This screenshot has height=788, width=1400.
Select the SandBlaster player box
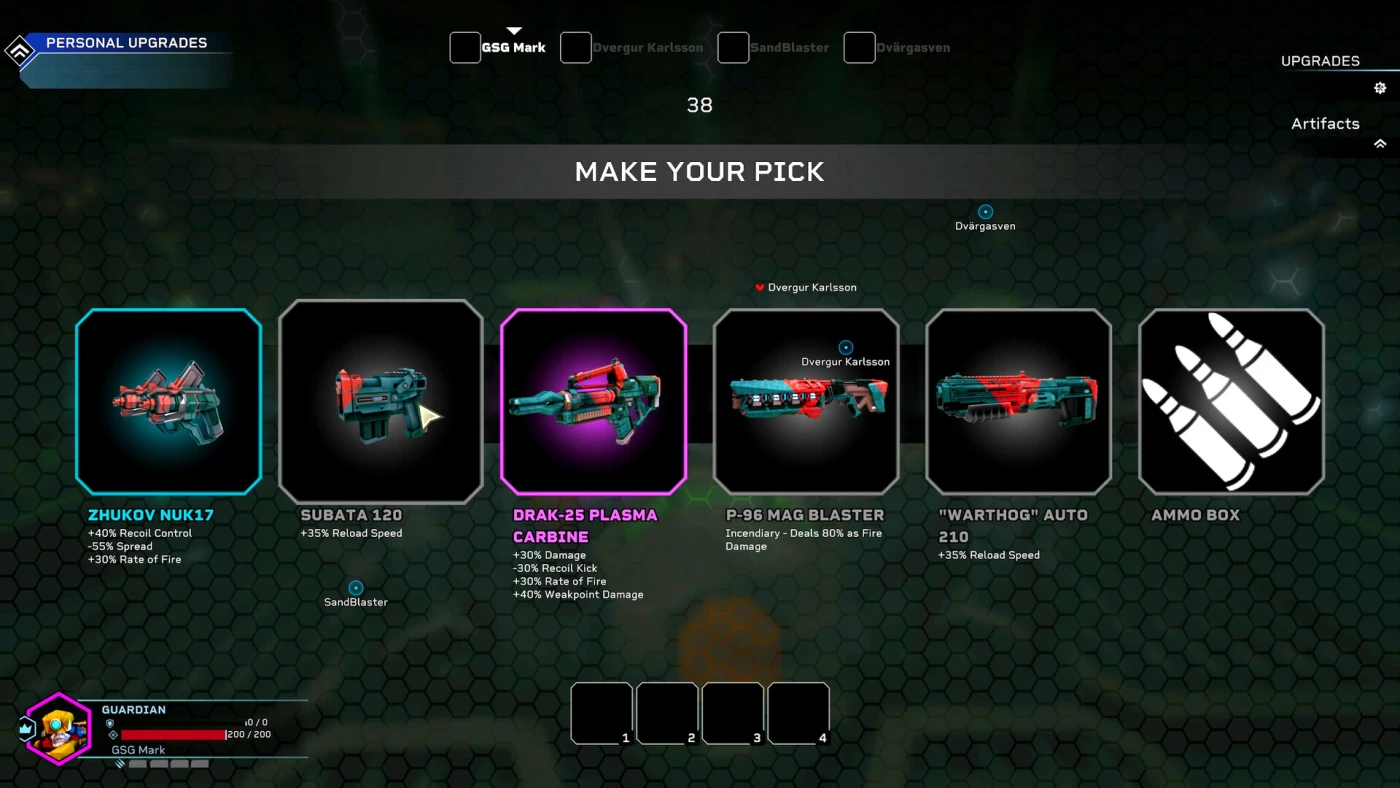coord(733,48)
